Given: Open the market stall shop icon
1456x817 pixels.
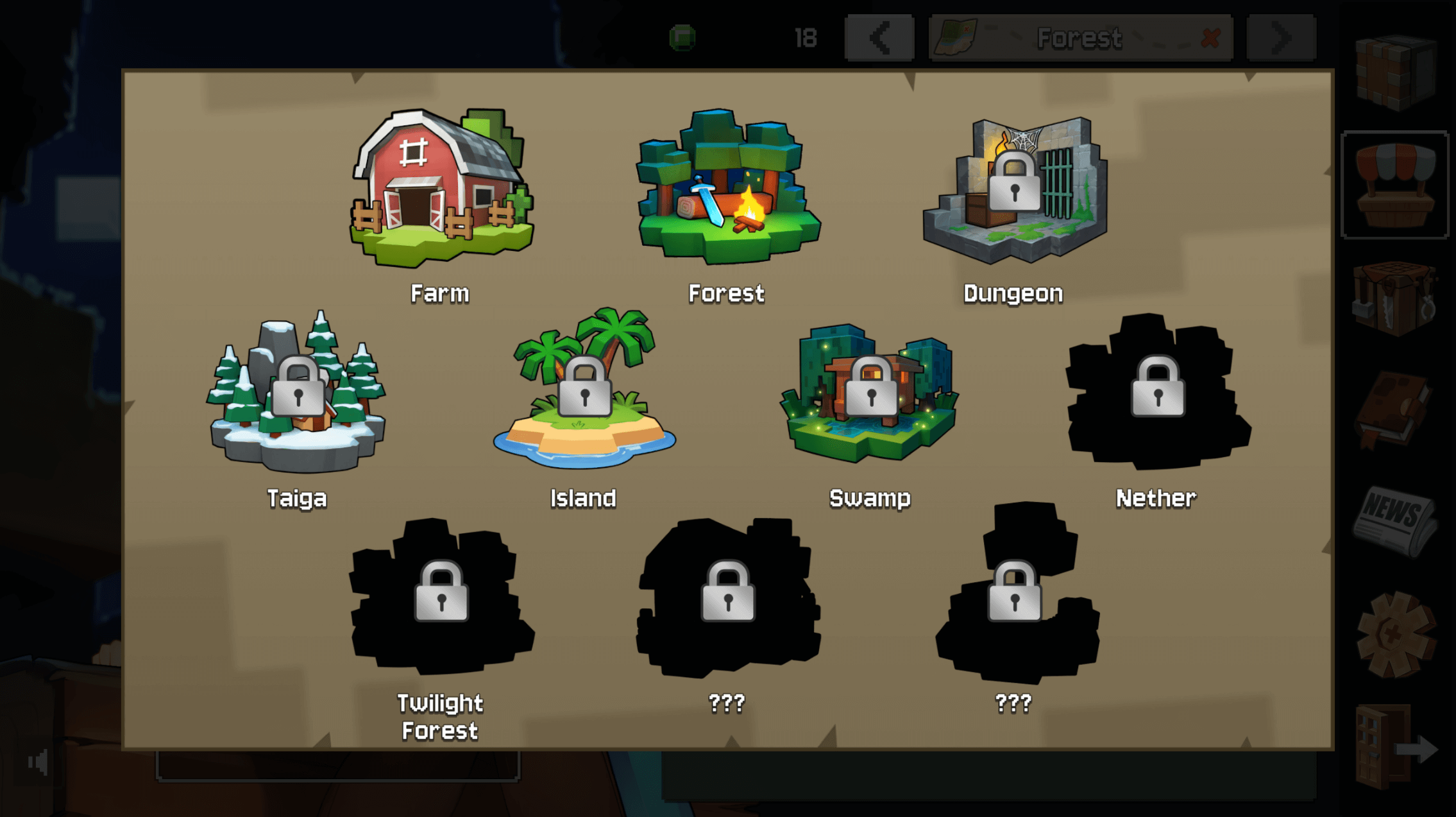Looking at the screenshot, I should pyautogui.click(x=1394, y=185).
